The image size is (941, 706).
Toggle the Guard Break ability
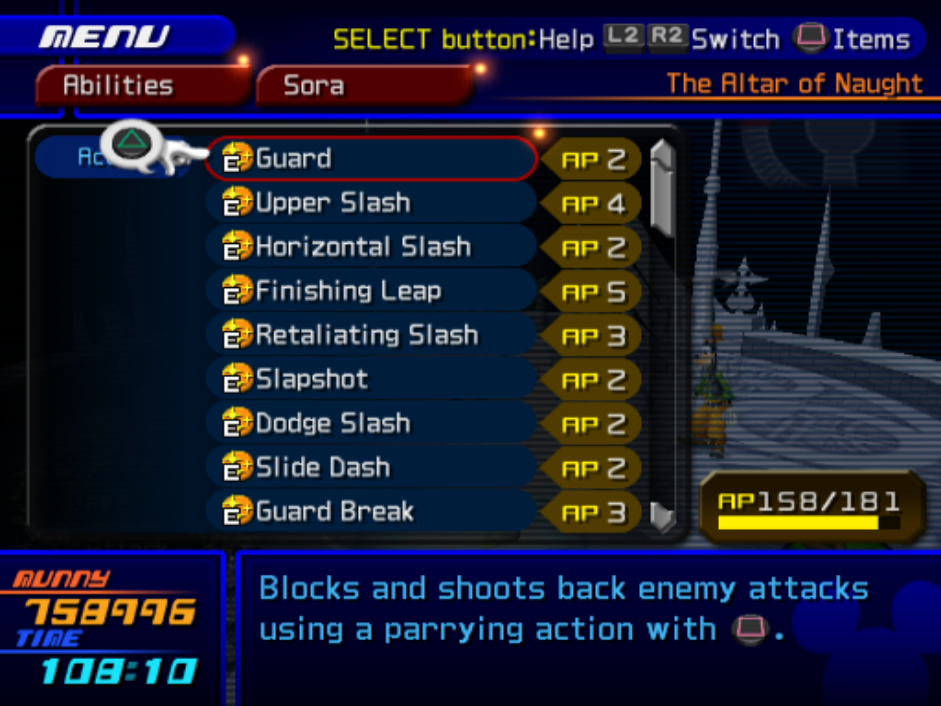(x=370, y=511)
